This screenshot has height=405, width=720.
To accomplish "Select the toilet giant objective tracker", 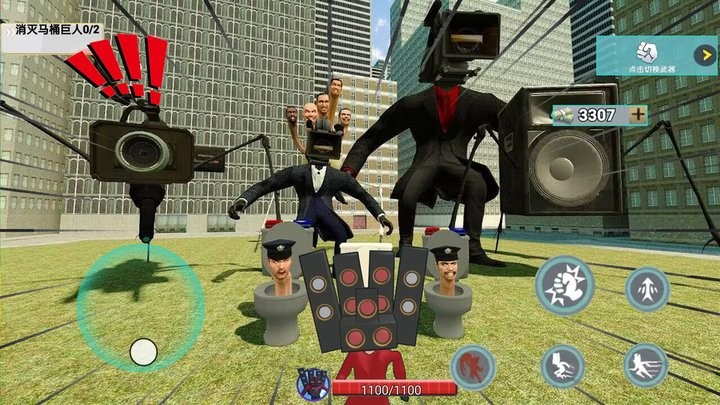I will pyautogui.click(x=56, y=30).
